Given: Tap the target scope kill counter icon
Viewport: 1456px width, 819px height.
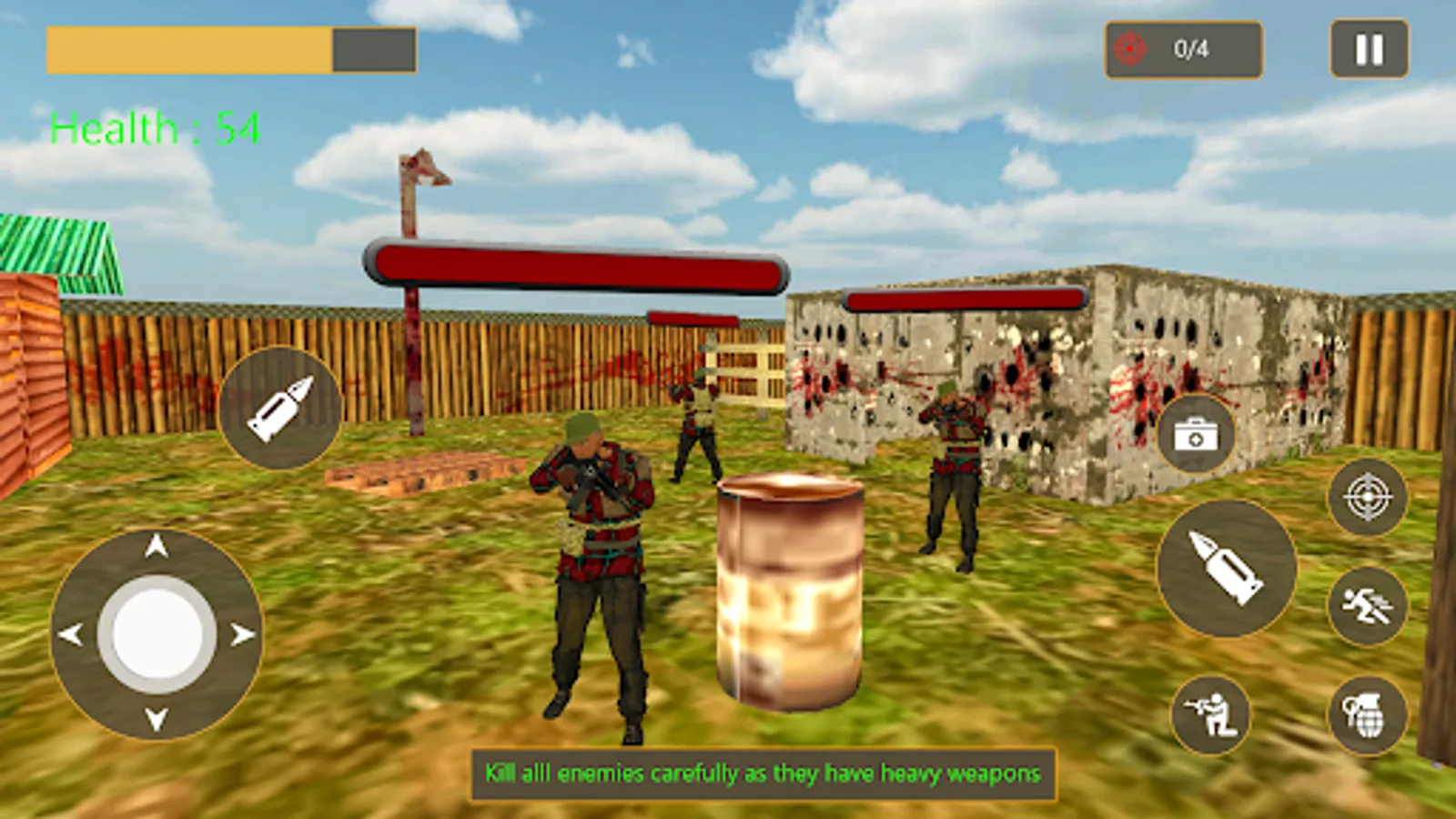Looking at the screenshot, I should tap(1128, 50).
